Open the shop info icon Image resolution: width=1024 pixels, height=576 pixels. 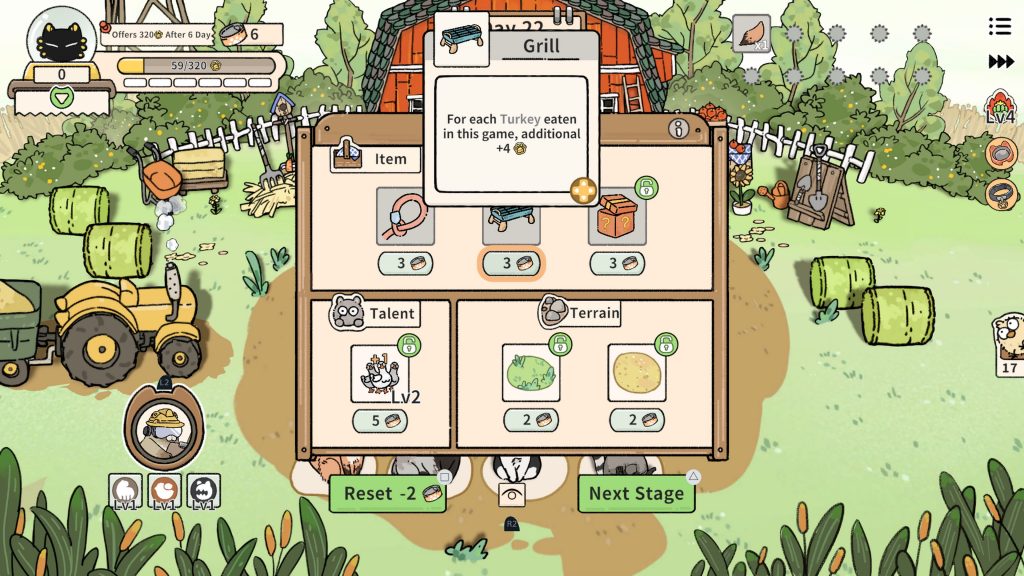[680, 129]
